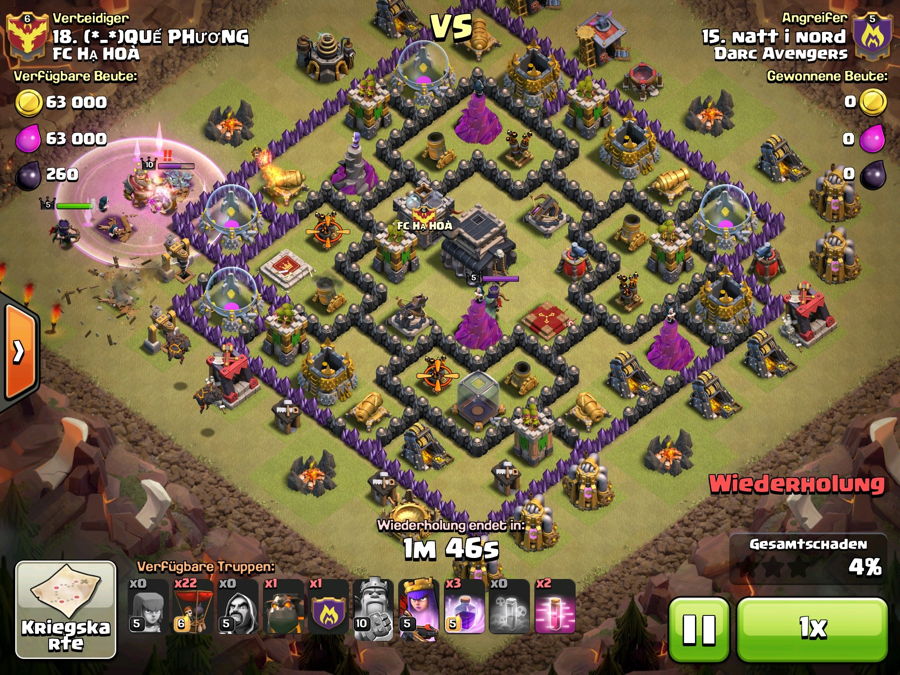Select the Archer troop slot
The width and height of the screenshot is (900, 675).
point(148,606)
